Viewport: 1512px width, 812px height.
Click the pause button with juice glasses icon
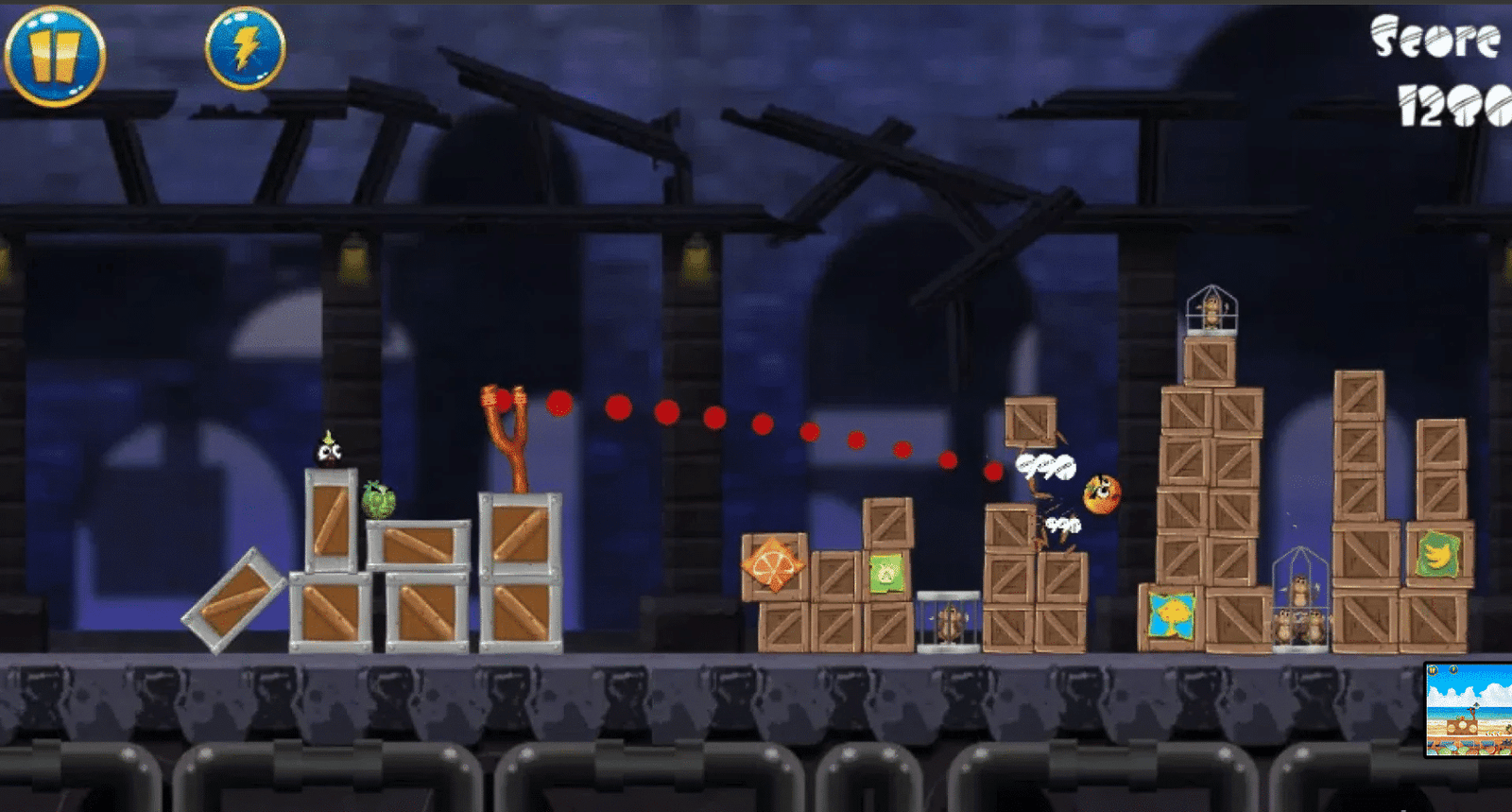point(55,52)
